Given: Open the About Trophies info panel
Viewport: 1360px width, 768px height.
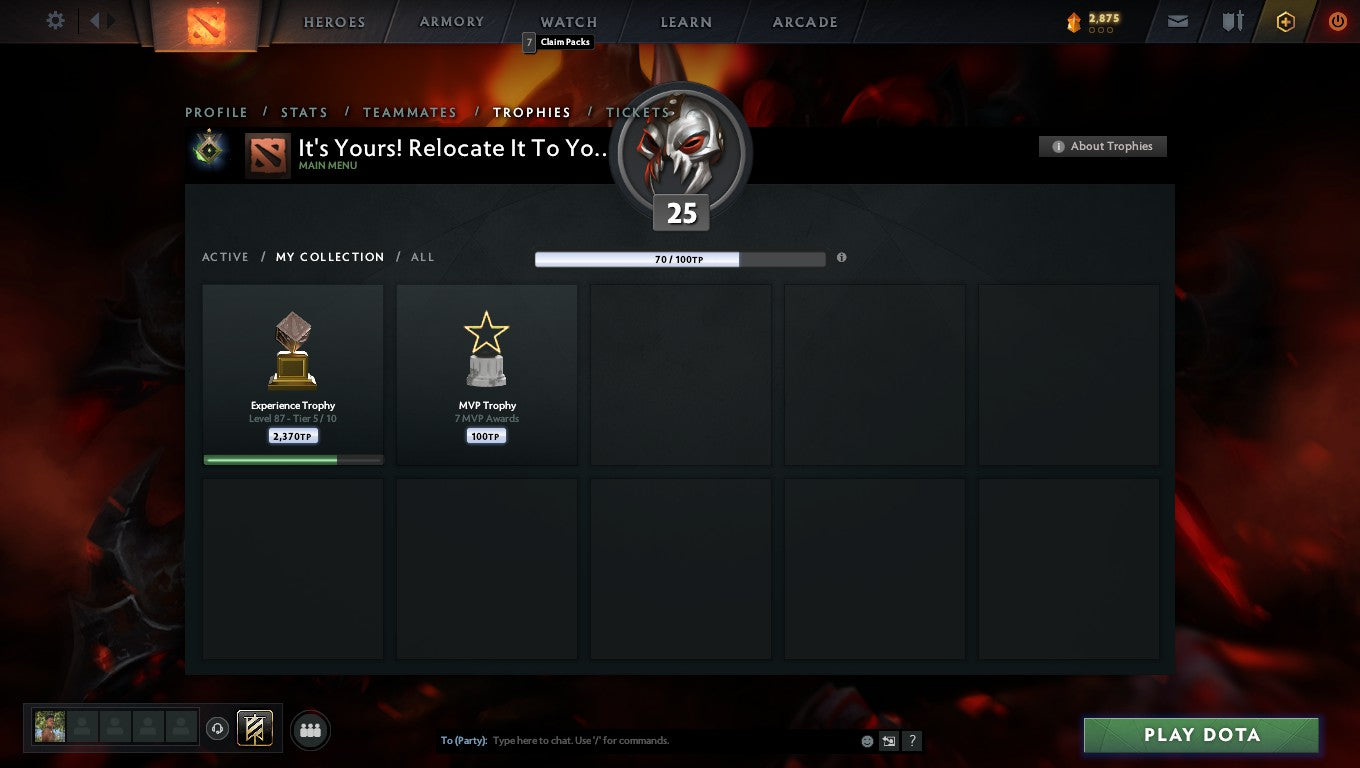Looking at the screenshot, I should [1102, 146].
